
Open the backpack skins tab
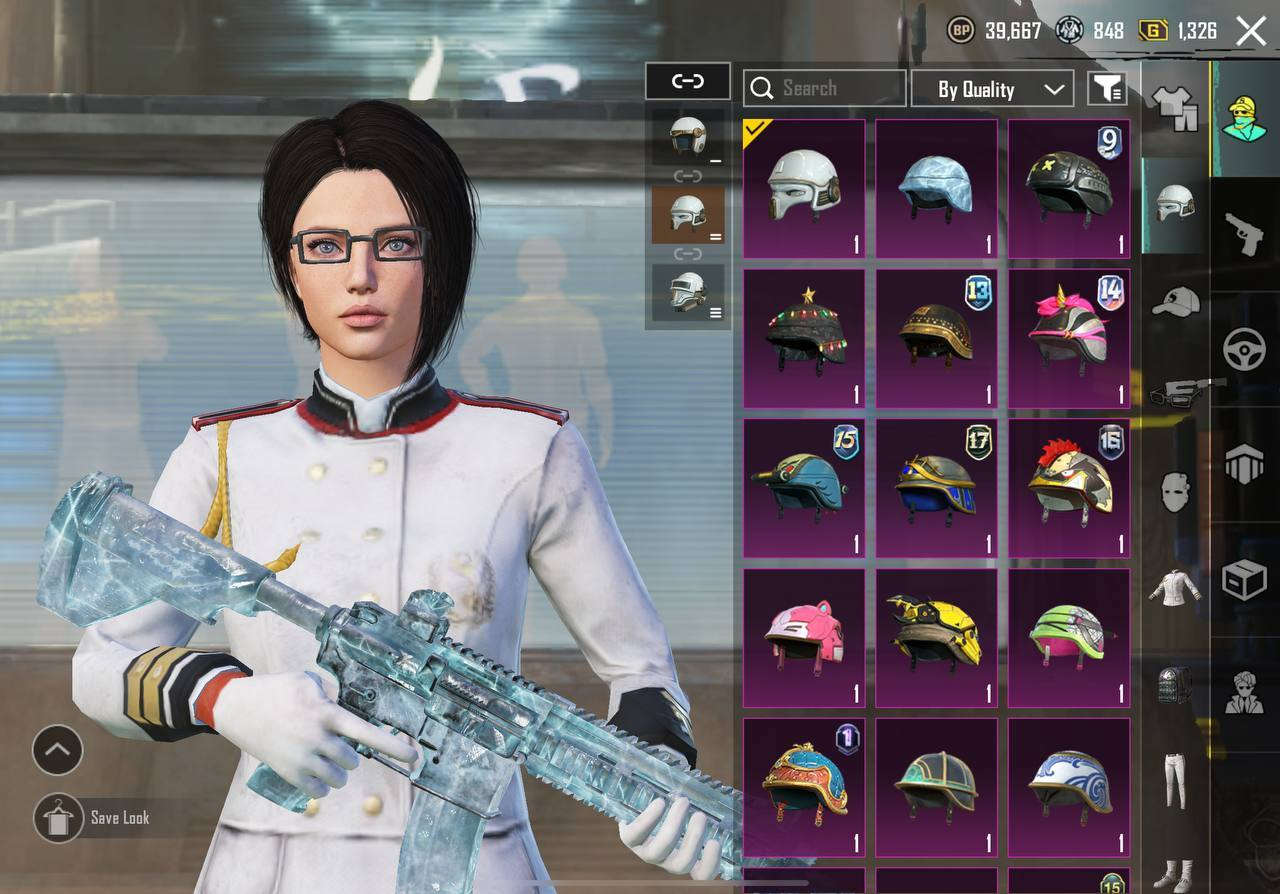point(1176,686)
